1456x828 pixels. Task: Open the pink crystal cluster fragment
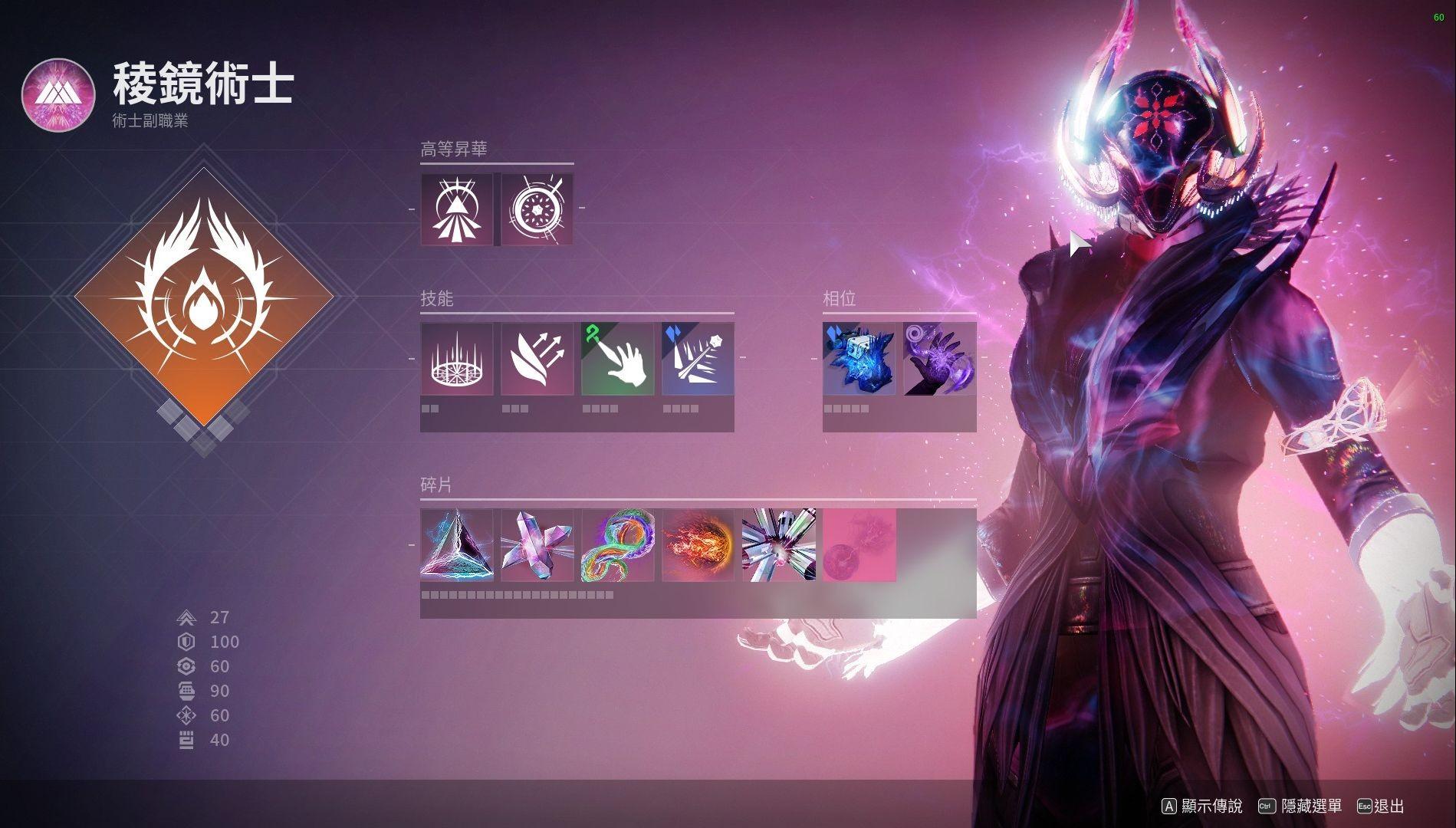pyautogui.click(x=537, y=545)
